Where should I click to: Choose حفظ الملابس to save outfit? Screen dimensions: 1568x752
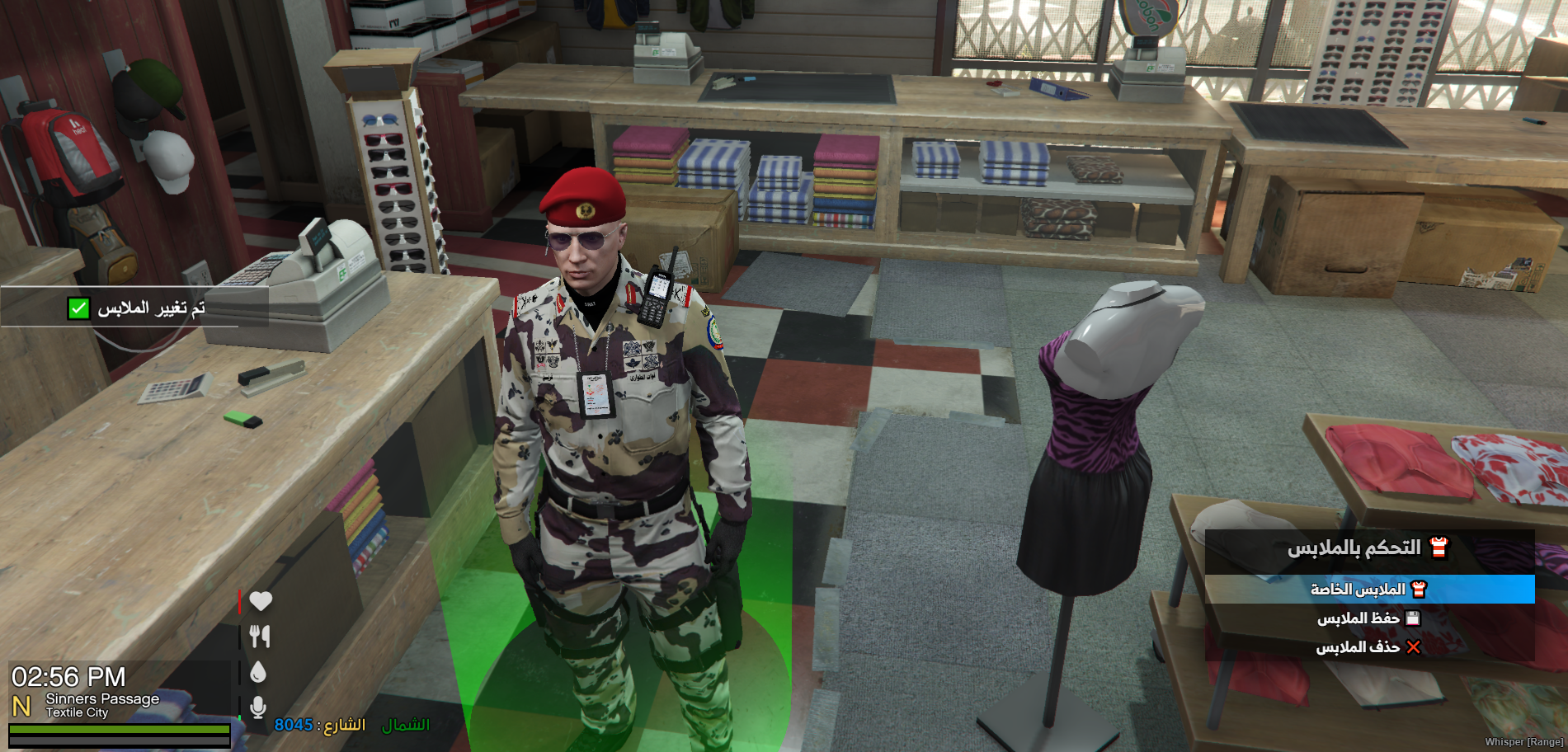point(1368,618)
